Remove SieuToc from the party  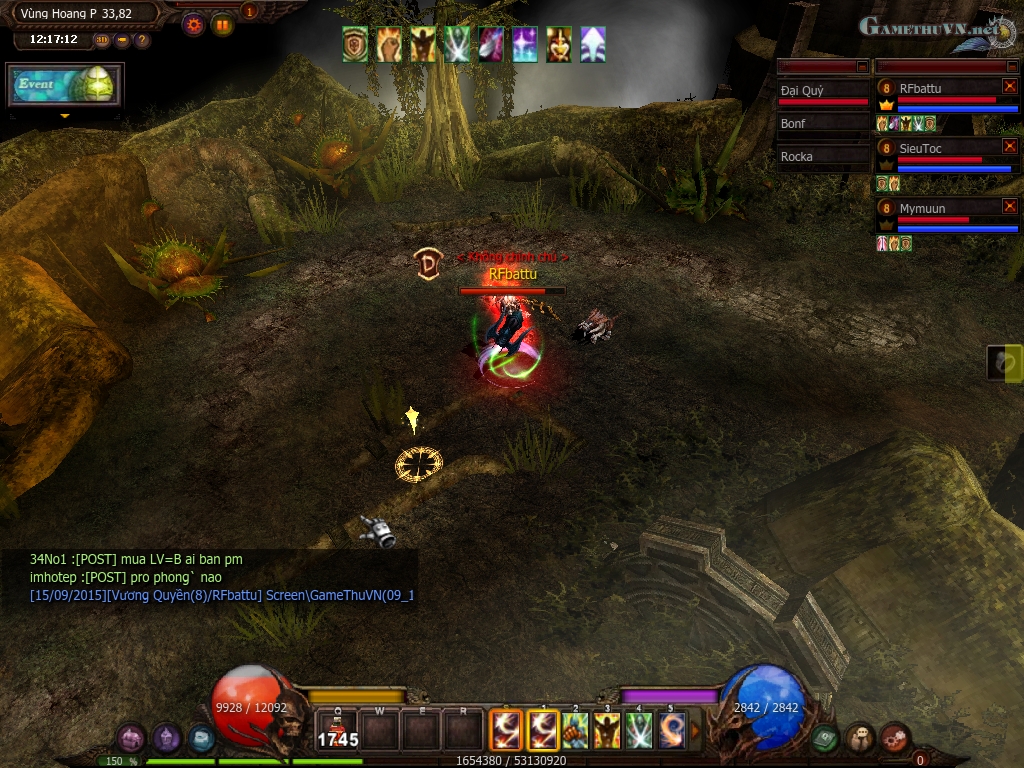pos(1009,147)
